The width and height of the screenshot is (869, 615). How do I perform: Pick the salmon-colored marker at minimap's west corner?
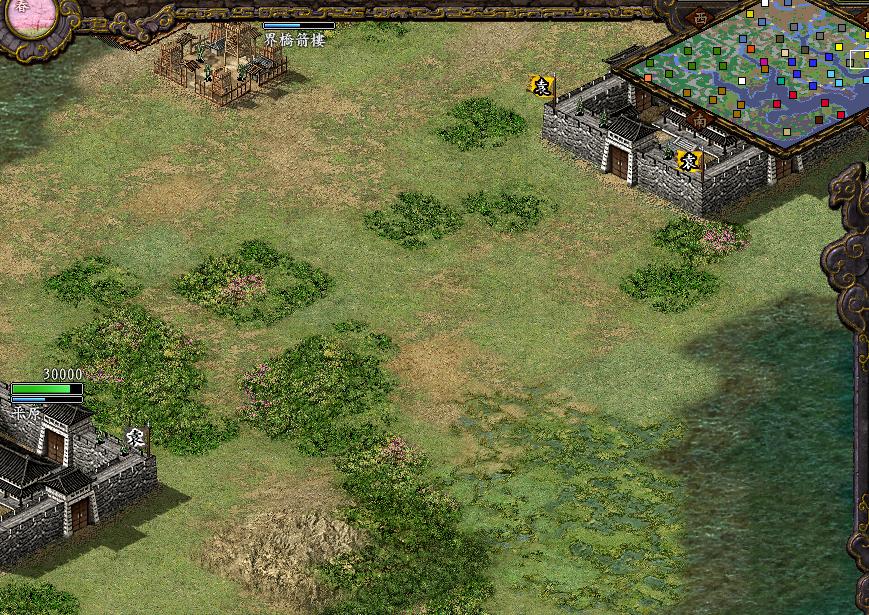[649, 76]
